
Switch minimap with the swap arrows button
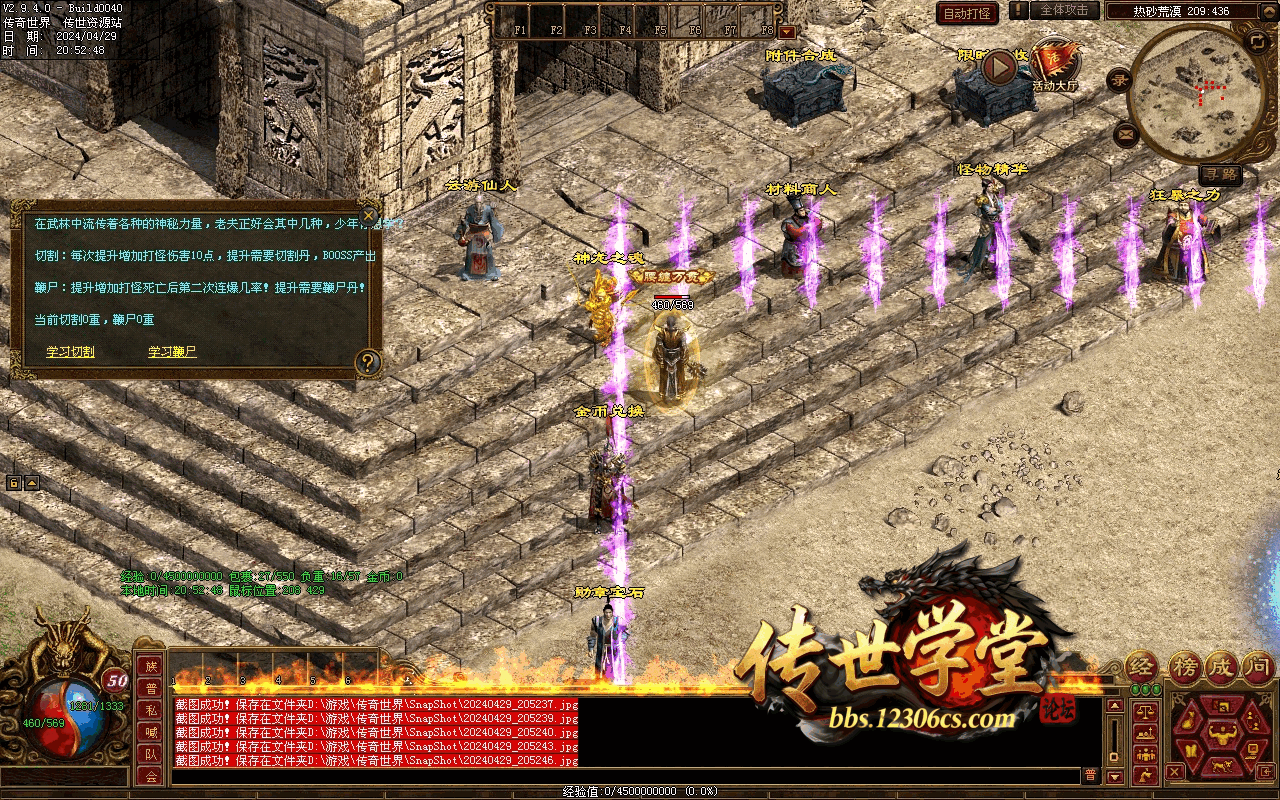tap(1257, 42)
